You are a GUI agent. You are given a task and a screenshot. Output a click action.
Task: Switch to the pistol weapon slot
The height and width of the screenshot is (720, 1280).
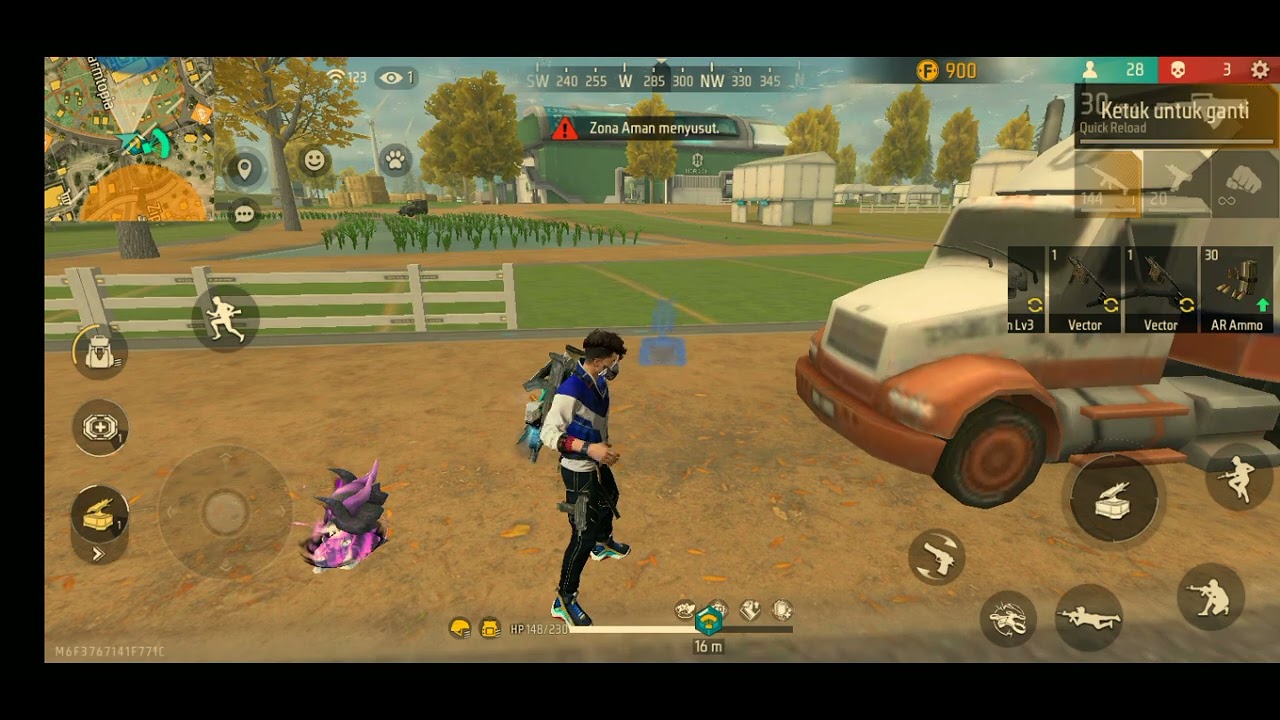pyautogui.click(x=1175, y=185)
